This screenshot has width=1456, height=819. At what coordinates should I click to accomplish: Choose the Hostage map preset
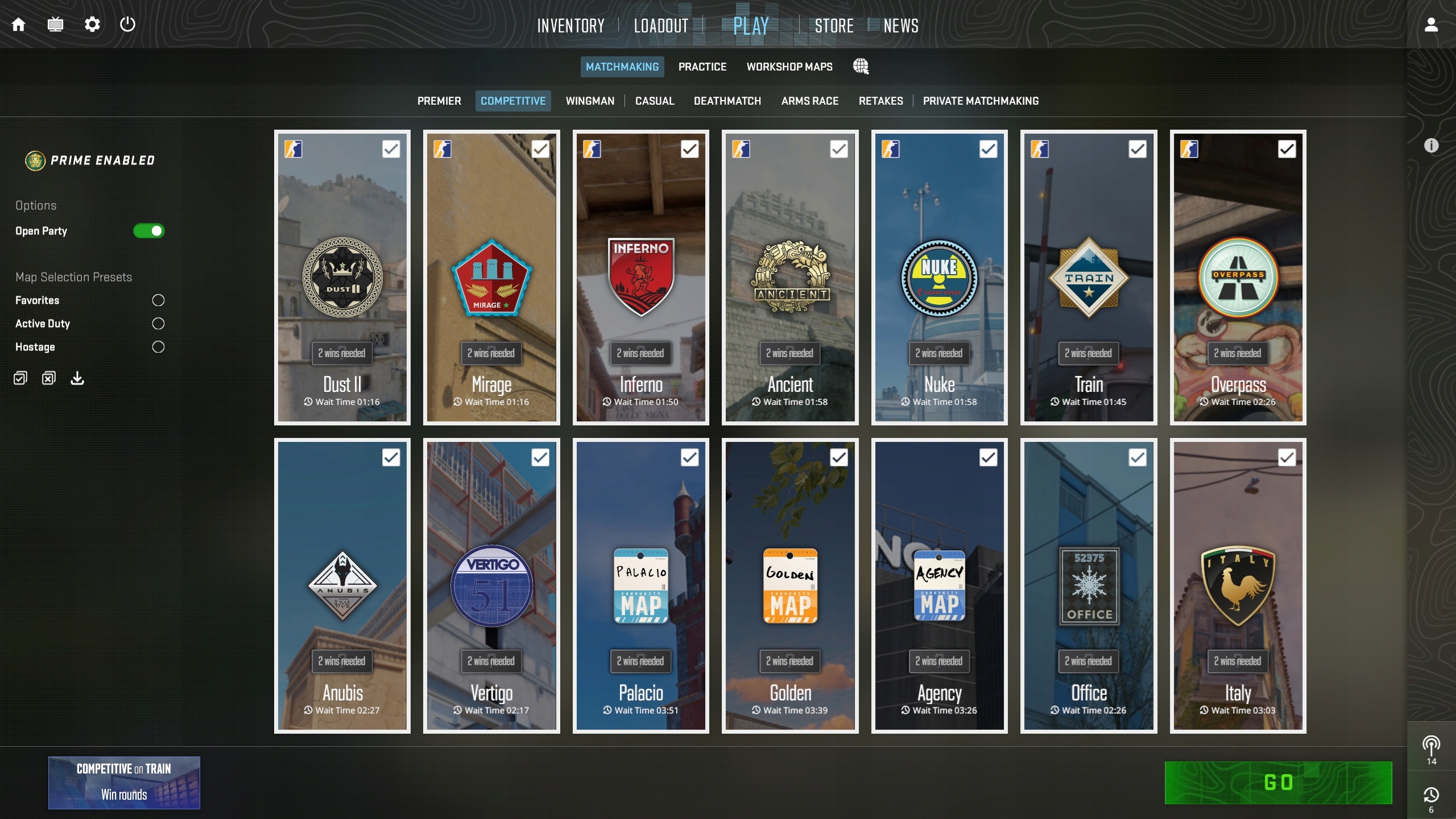click(x=158, y=347)
